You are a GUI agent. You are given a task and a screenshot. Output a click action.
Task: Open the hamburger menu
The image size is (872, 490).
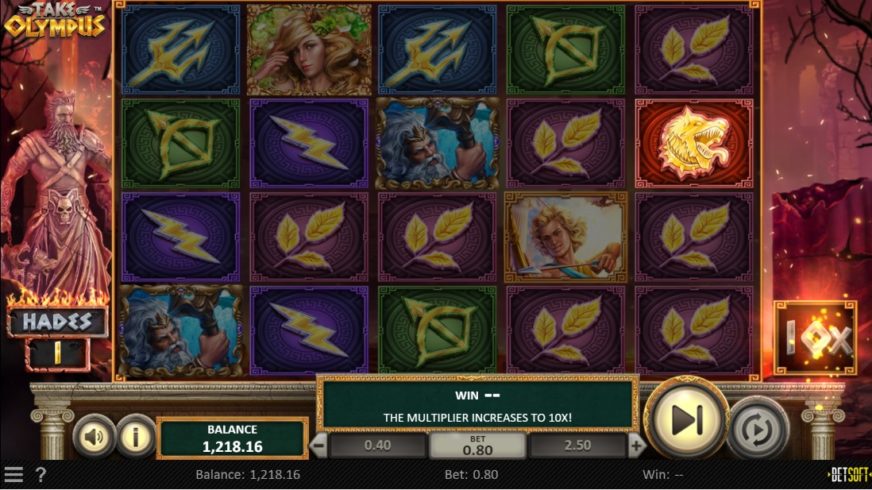pyautogui.click(x=13, y=475)
